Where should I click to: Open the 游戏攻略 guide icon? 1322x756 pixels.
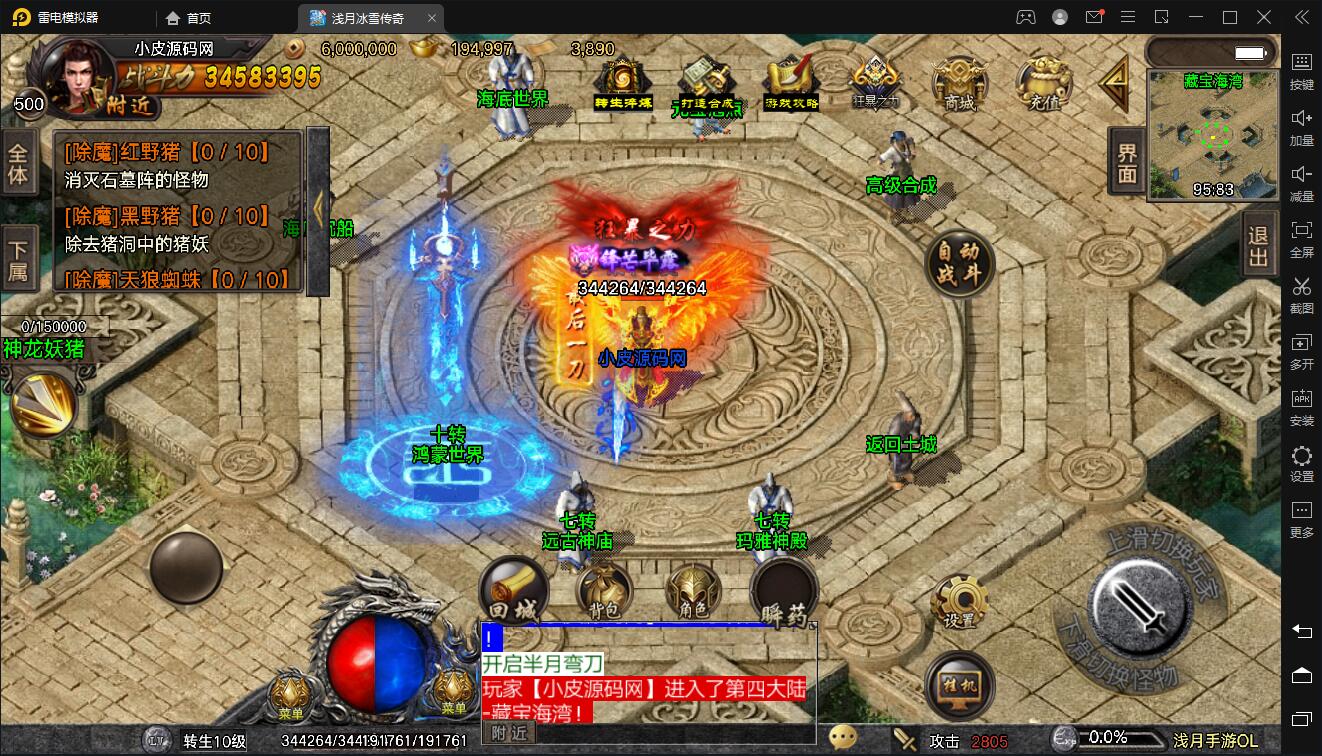click(791, 83)
